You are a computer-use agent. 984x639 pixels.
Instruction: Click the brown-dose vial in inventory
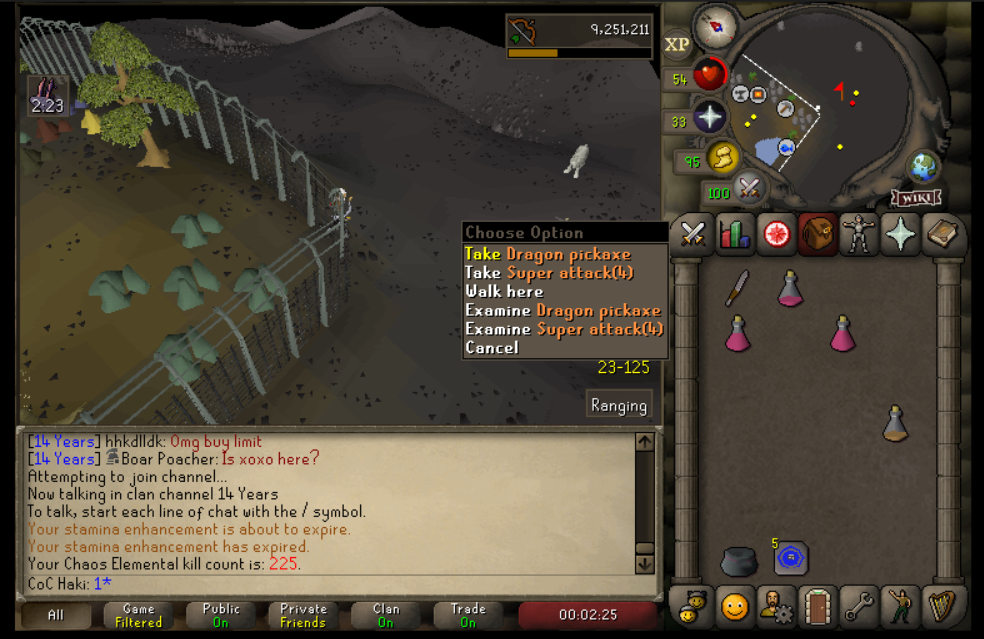[x=895, y=423]
